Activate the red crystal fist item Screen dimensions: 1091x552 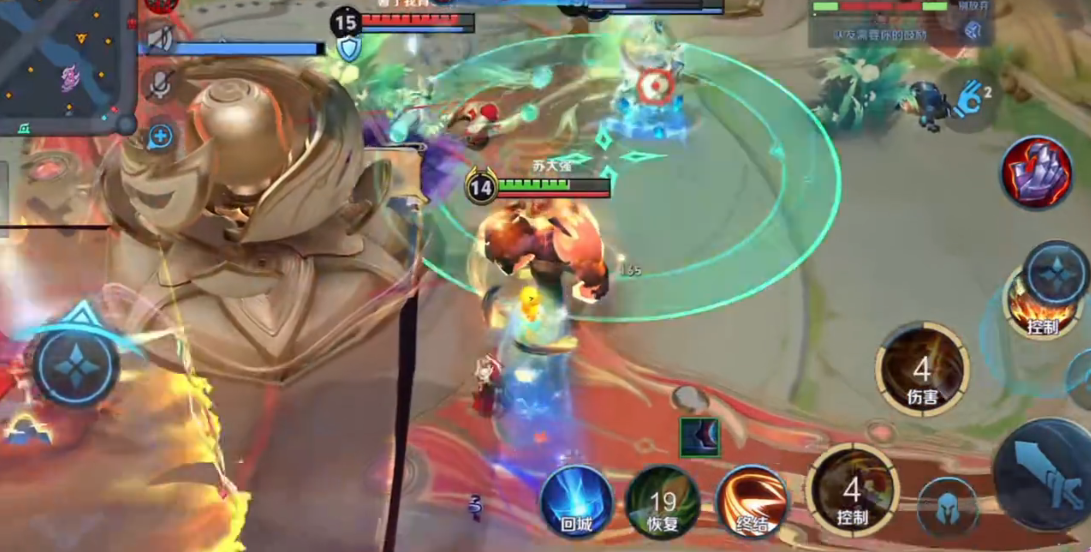[x=1036, y=172]
